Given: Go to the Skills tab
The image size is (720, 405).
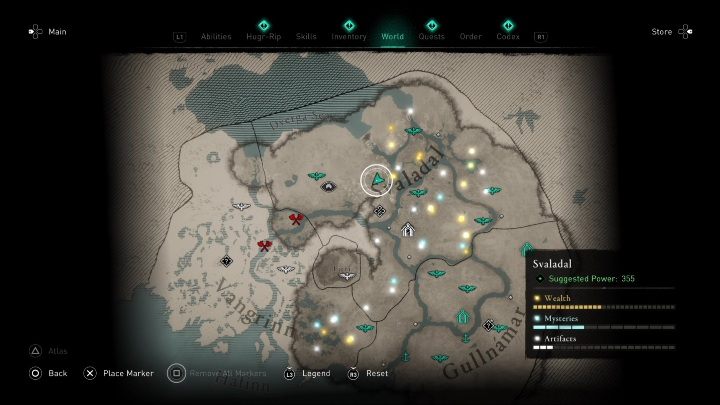Looking at the screenshot, I should 306,36.
